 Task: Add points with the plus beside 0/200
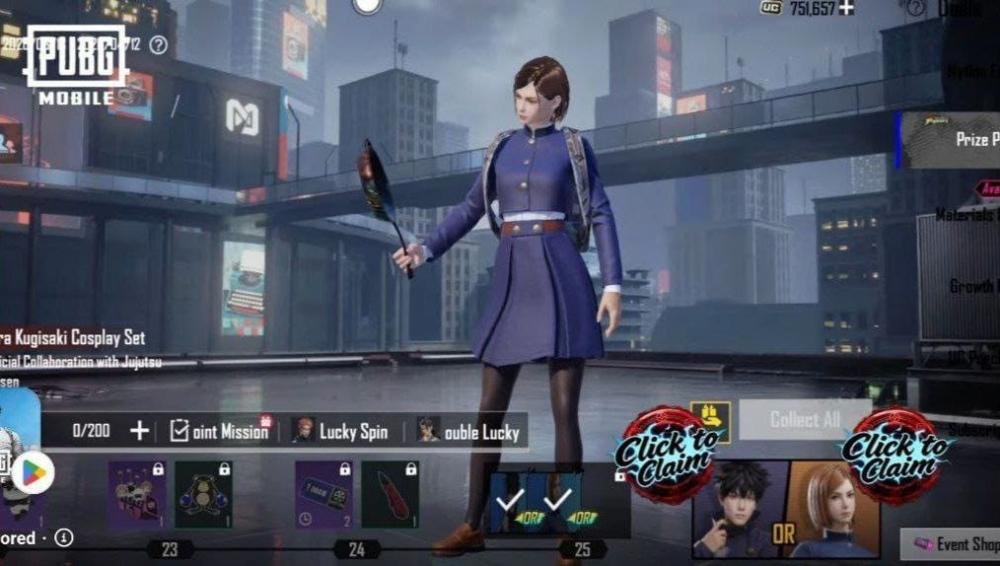click(x=139, y=431)
